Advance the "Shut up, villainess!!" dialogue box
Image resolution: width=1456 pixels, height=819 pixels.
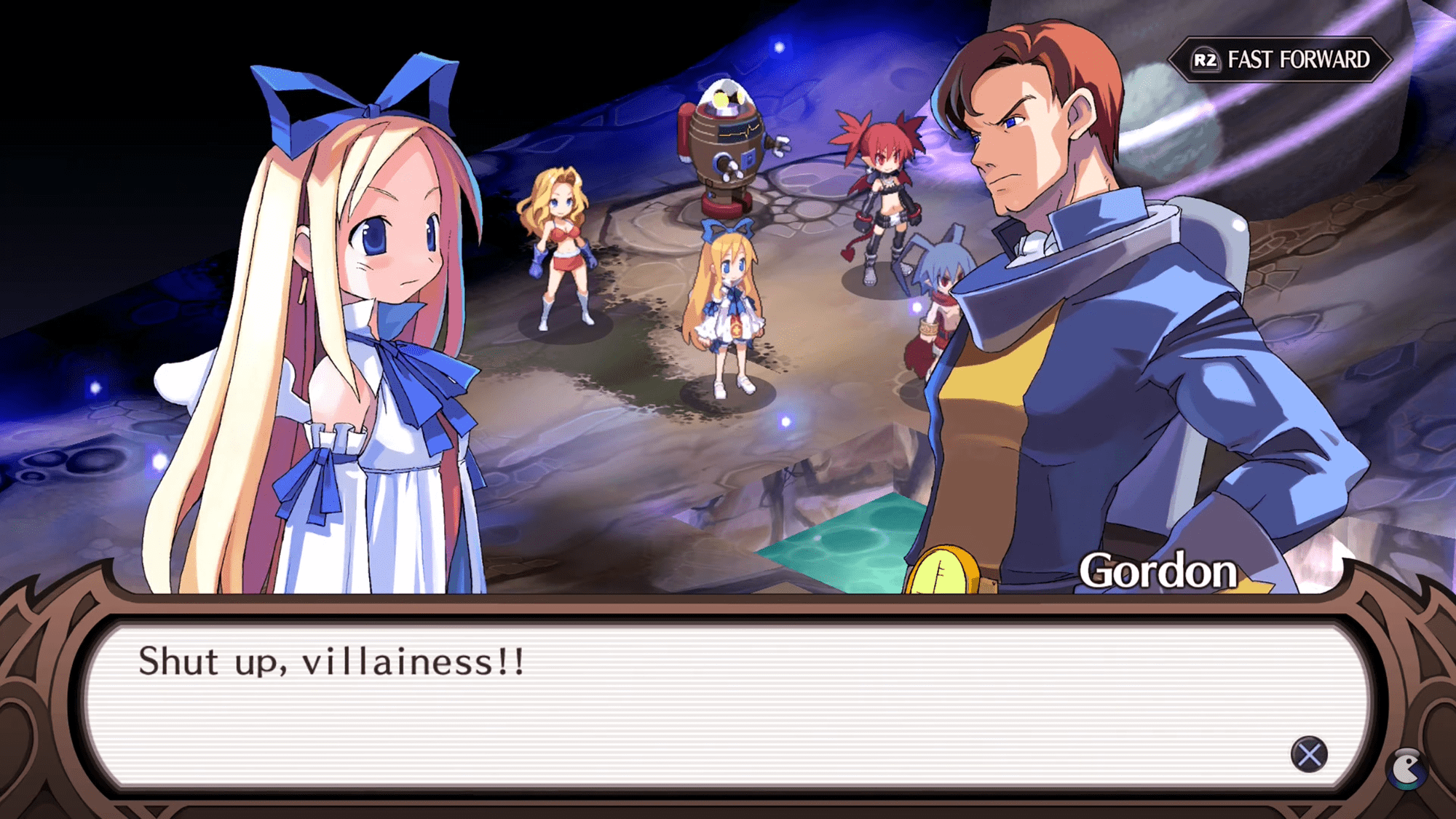tap(1308, 754)
